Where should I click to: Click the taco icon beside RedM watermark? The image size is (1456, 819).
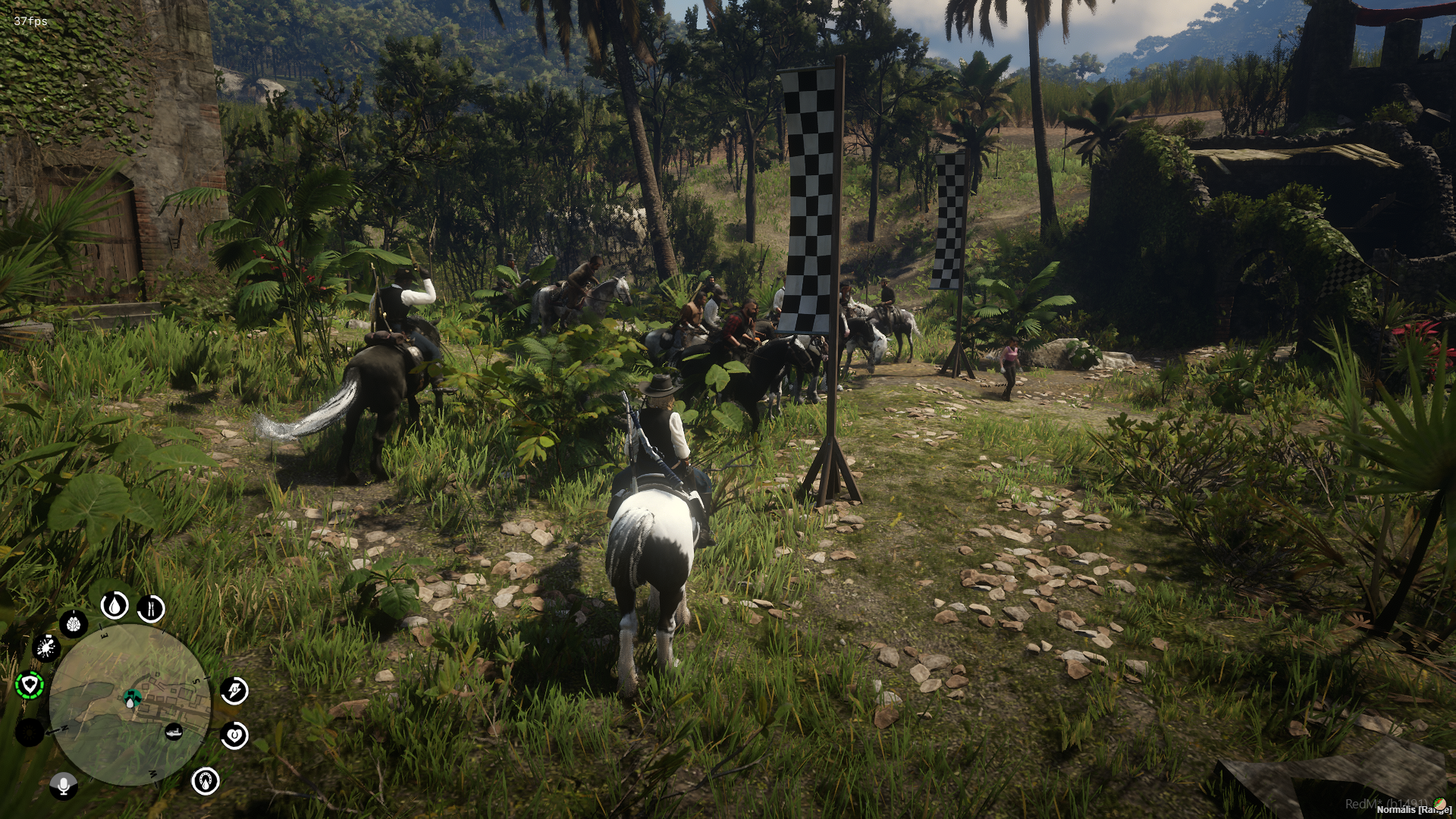[1439, 804]
